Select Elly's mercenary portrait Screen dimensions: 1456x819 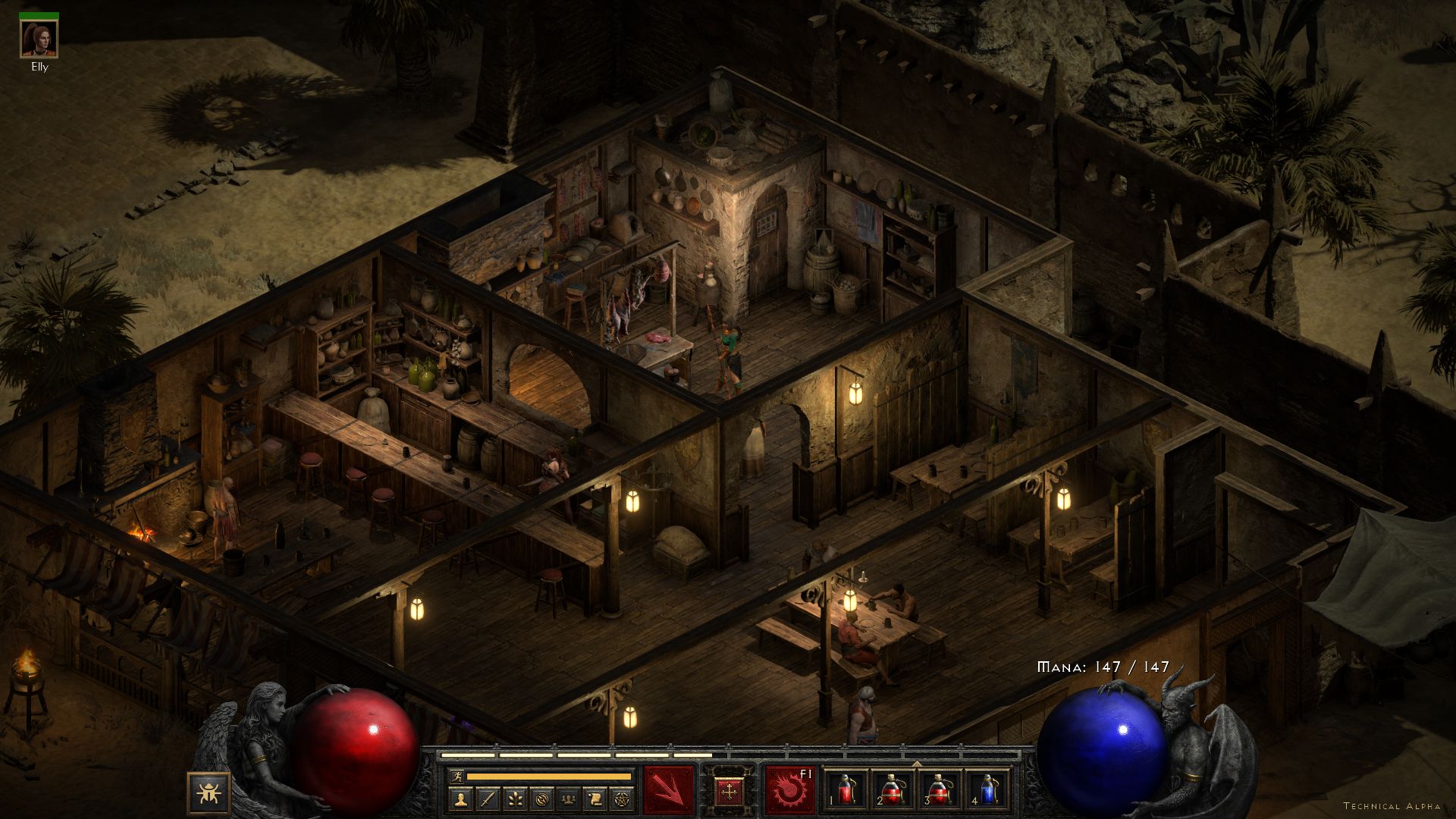coord(39,39)
